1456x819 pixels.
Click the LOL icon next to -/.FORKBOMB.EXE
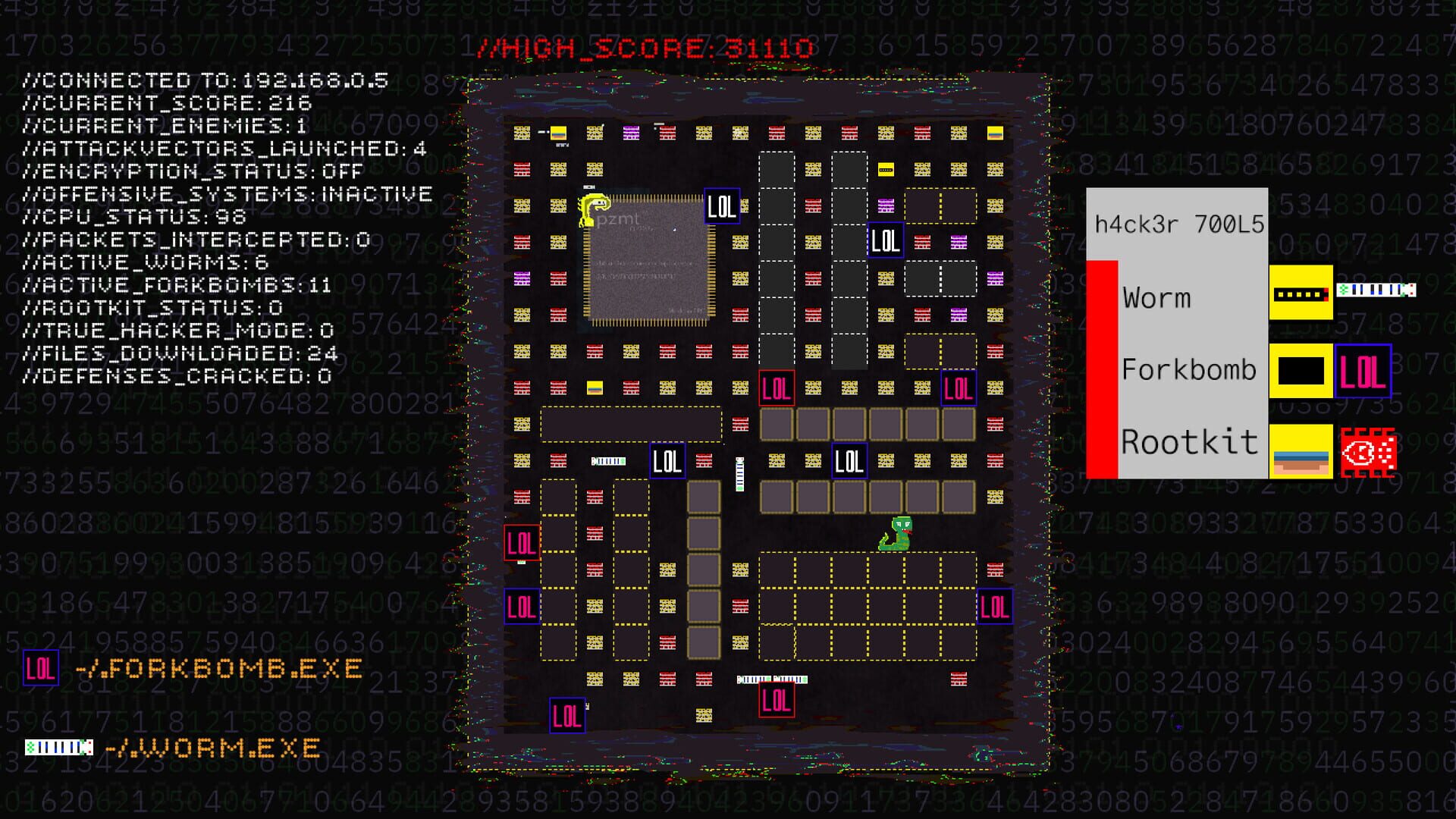39,669
